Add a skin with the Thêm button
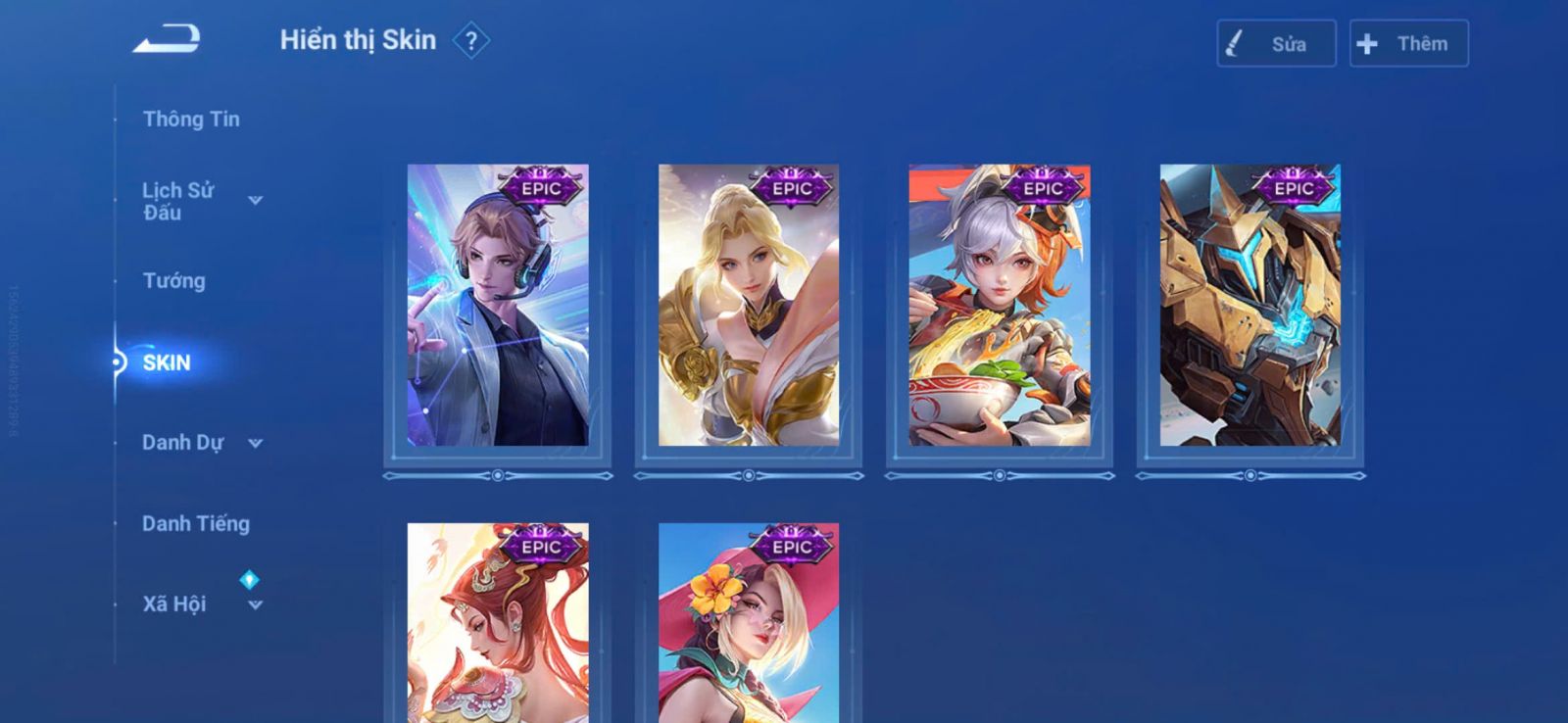 click(1408, 44)
